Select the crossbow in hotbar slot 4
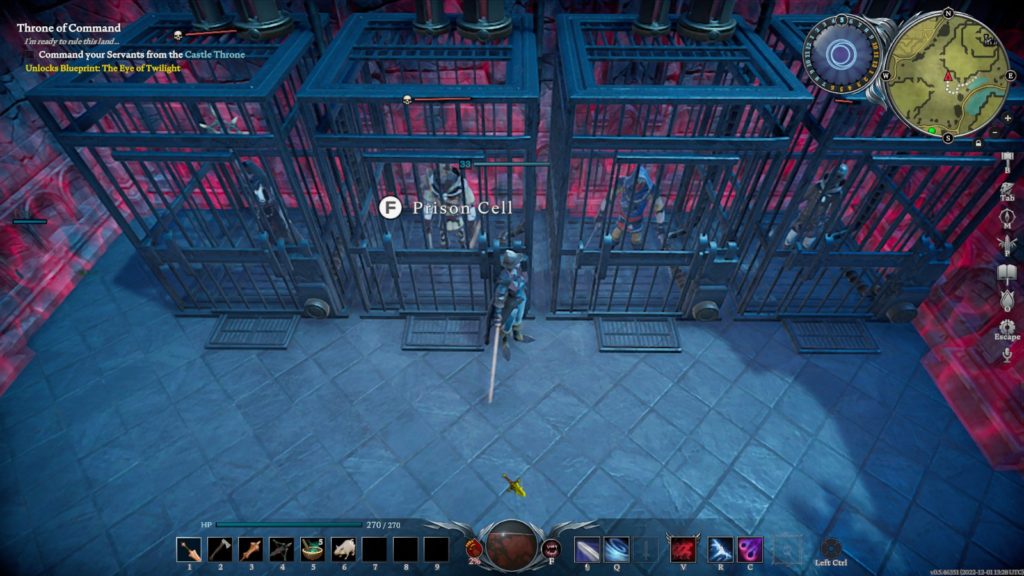 (281, 549)
